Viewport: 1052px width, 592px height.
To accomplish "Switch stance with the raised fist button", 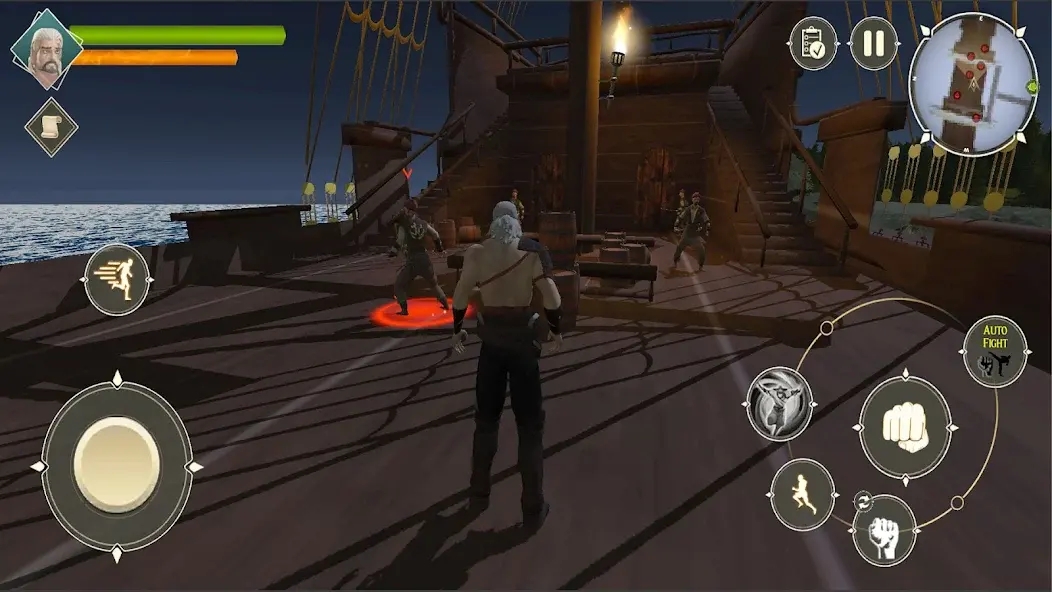I will (x=884, y=530).
